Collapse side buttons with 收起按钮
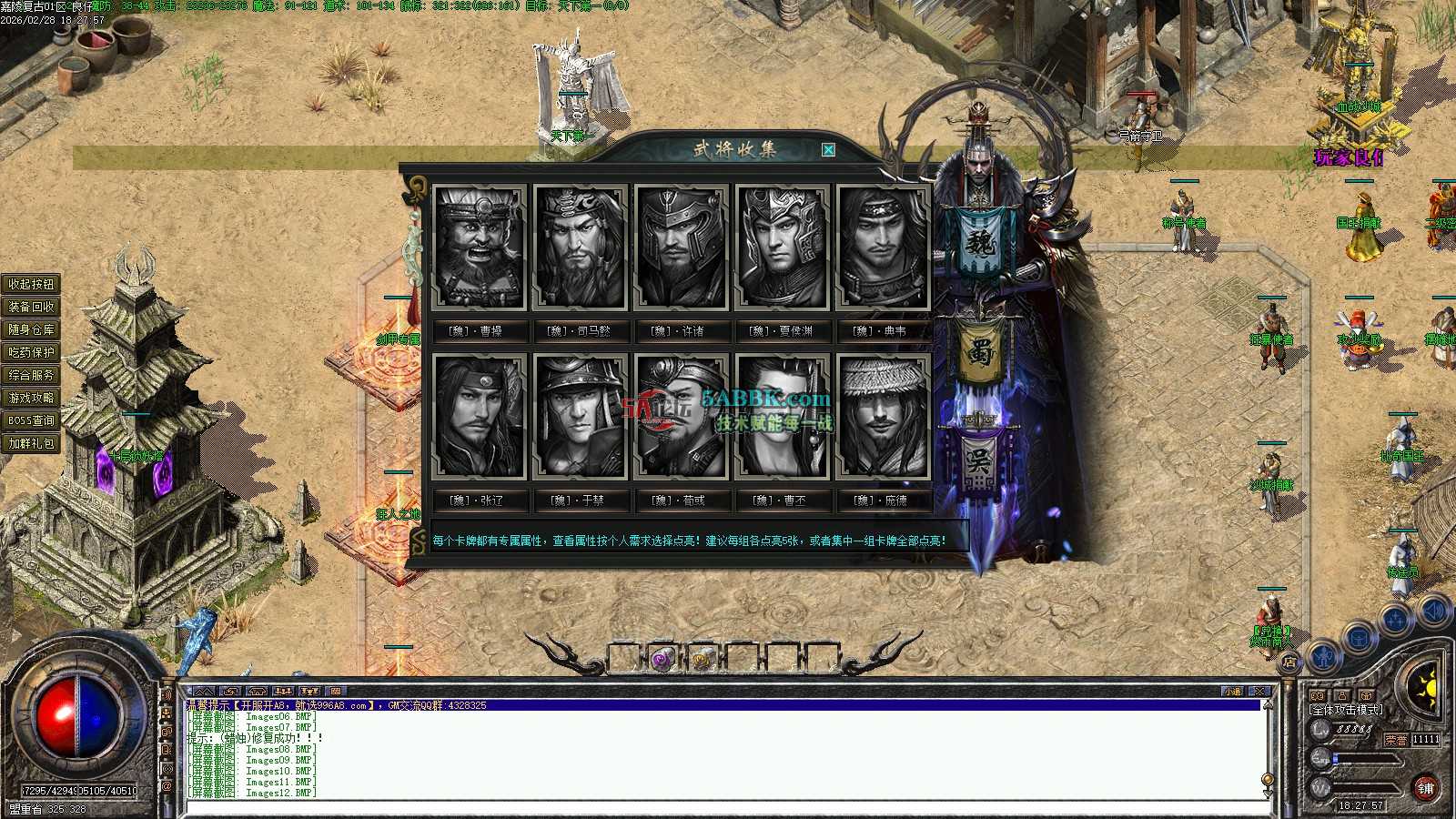The height and width of the screenshot is (819, 1456). pyautogui.click(x=32, y=284)
